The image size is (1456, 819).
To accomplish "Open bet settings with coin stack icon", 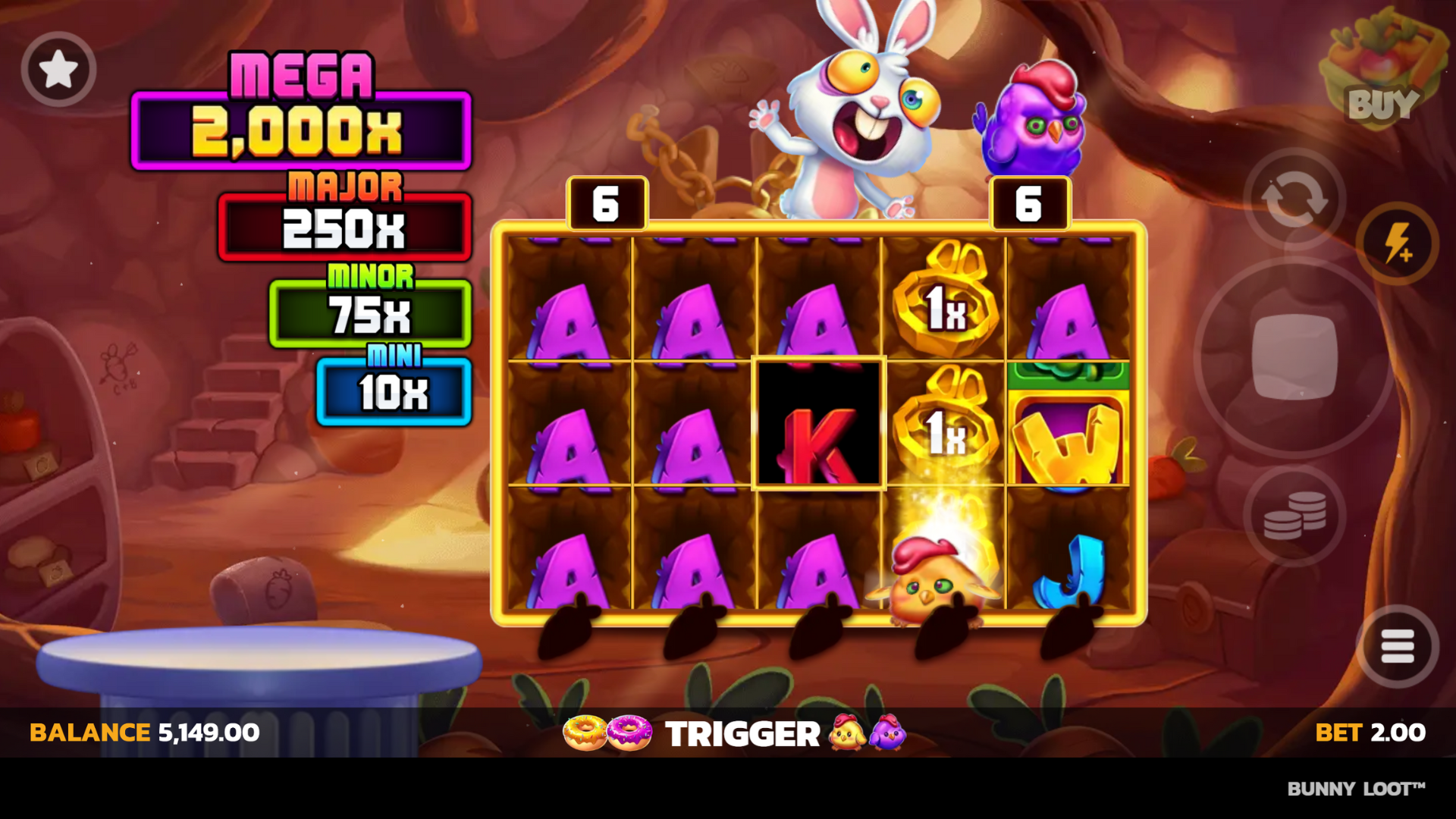I will click(1294, 516).
